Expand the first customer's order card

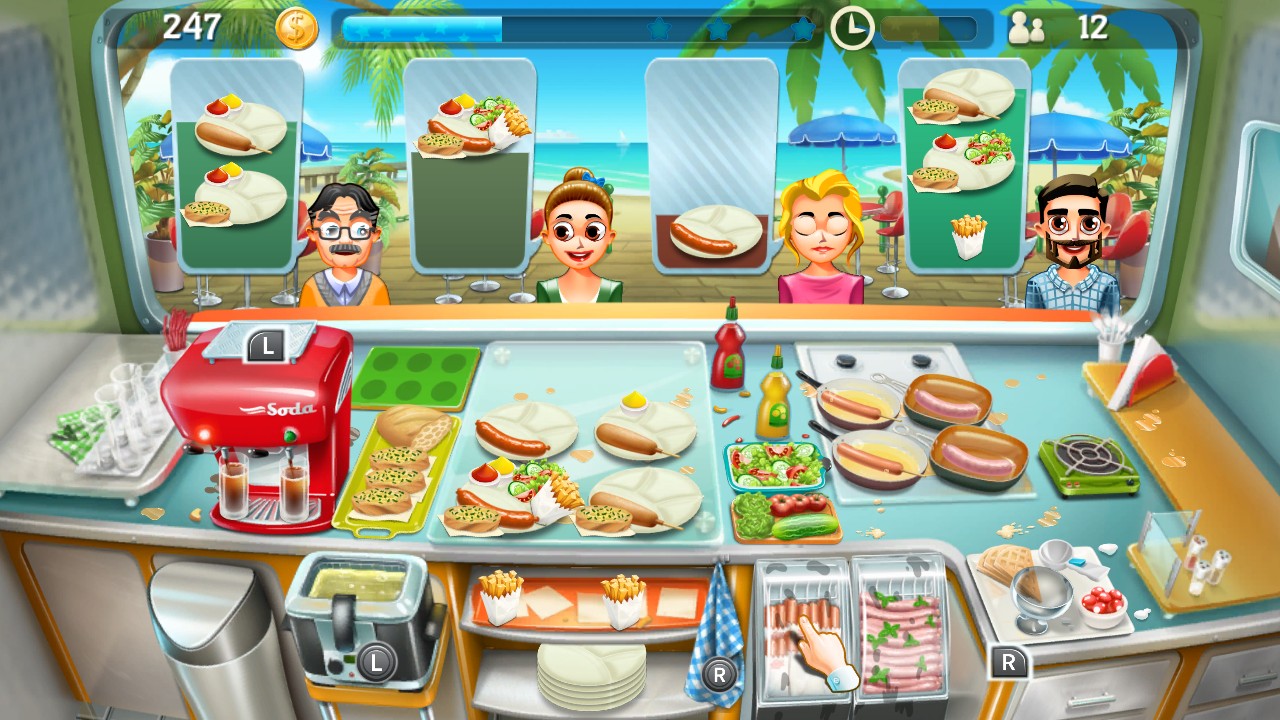tap(237, 165)
